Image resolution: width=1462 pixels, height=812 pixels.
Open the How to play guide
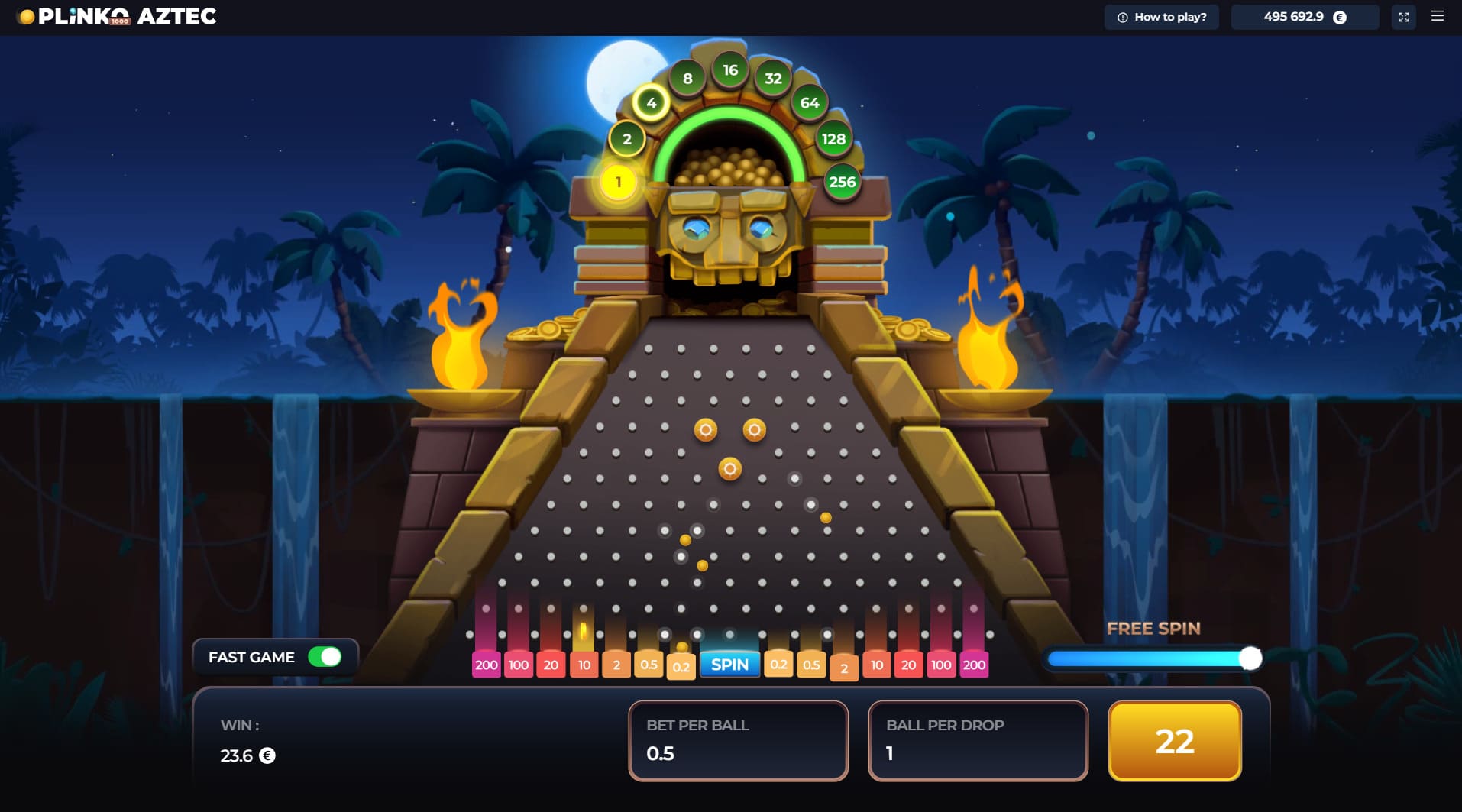pyautogui.click(x=1169, y=16)
